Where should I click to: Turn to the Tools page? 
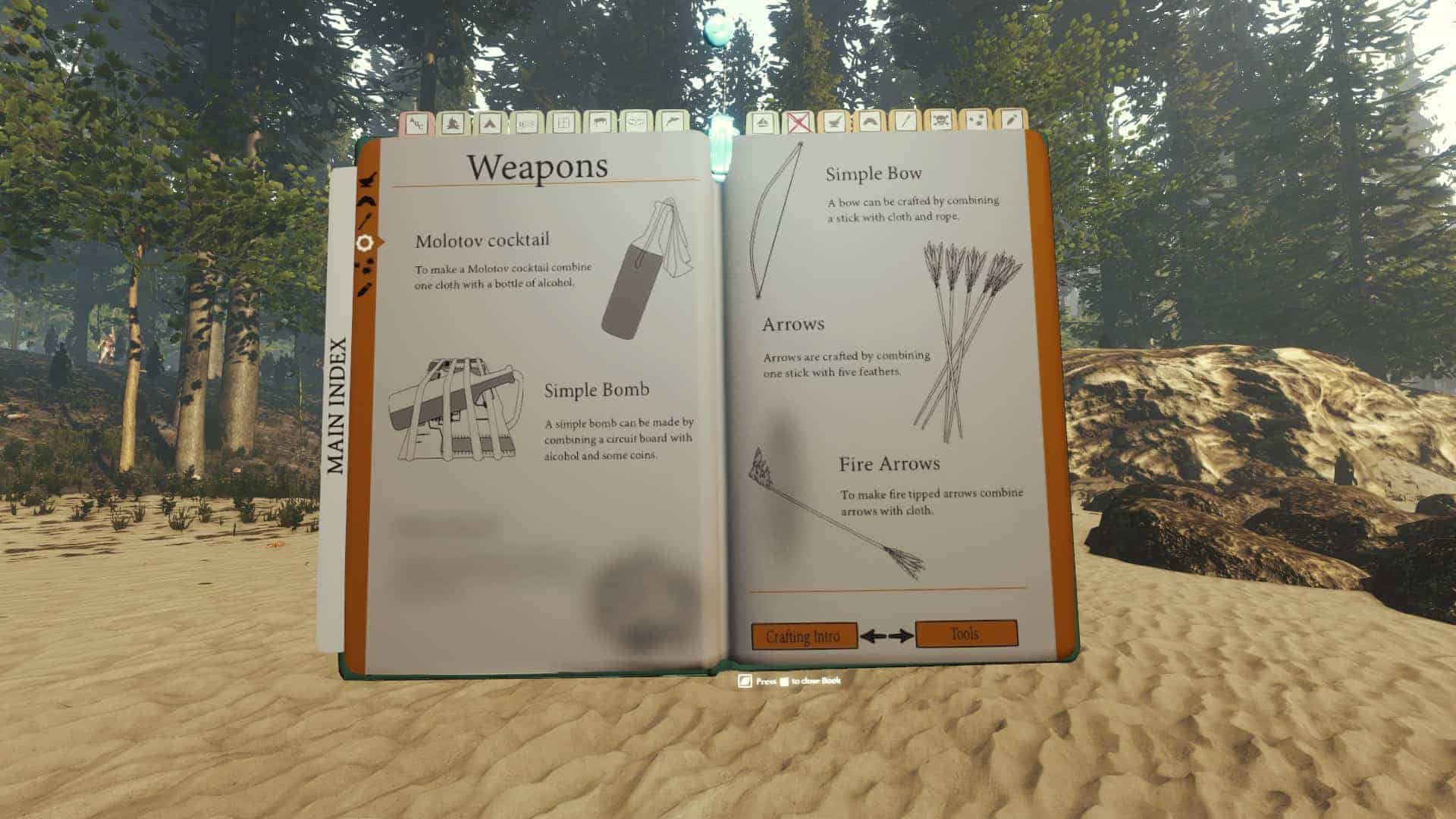tap(966, 633)
